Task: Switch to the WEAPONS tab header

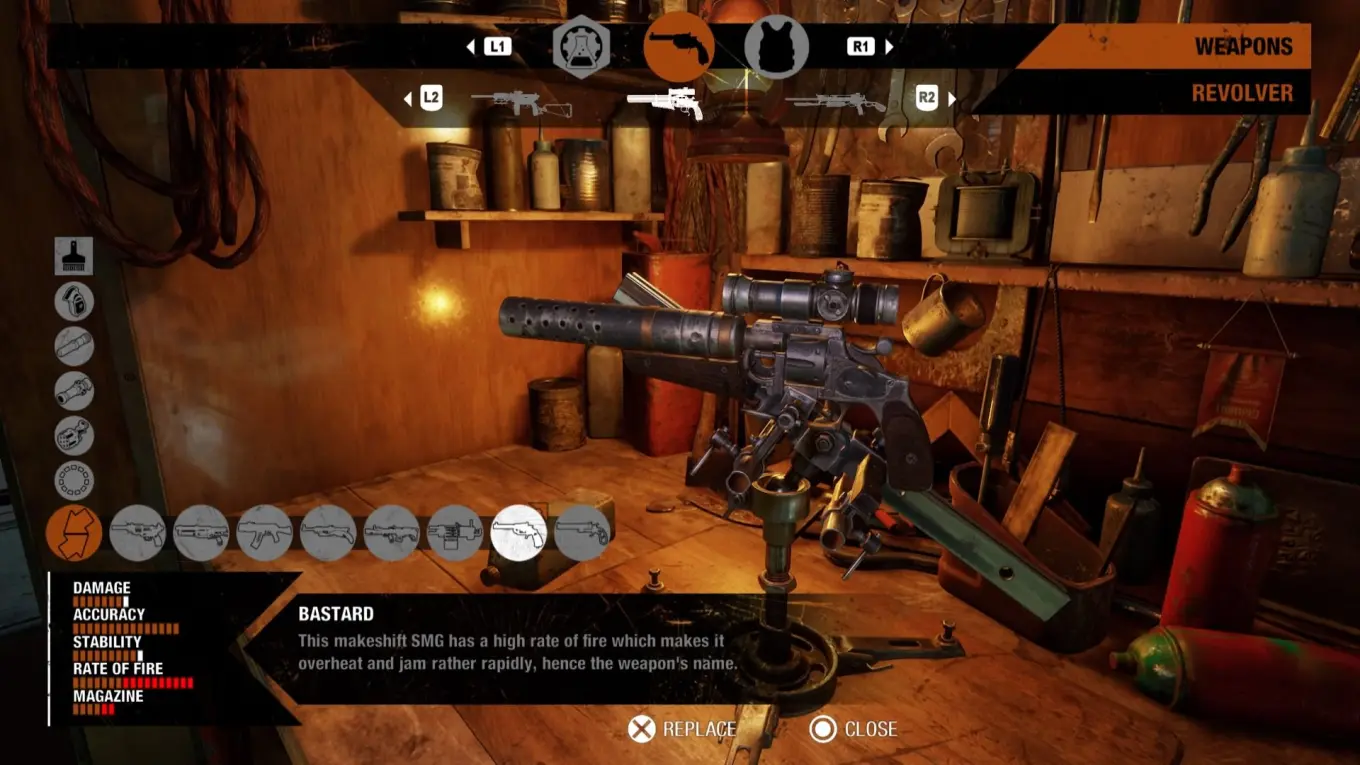Action: [1244, 45]
